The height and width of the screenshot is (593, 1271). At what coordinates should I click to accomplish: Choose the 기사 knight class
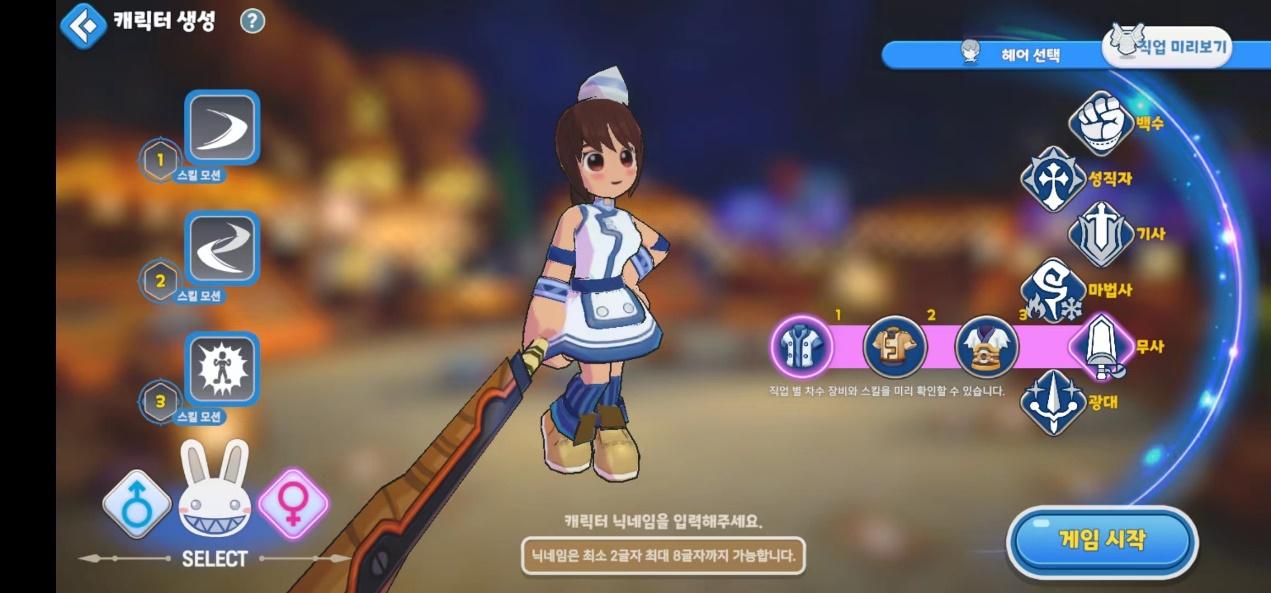point(1101,234)
